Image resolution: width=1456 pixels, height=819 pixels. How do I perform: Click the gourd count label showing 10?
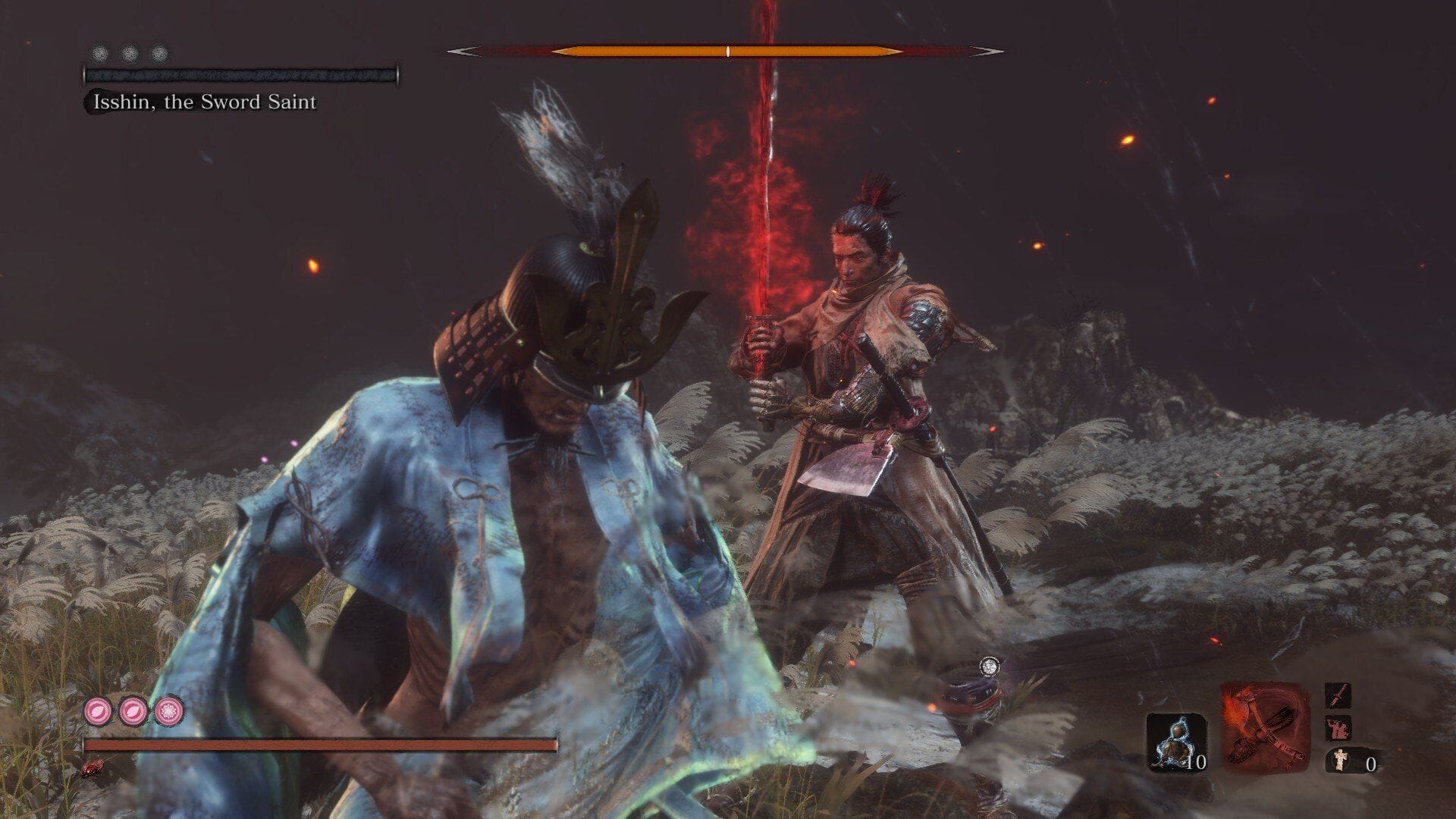click(x=1197, y=764)
